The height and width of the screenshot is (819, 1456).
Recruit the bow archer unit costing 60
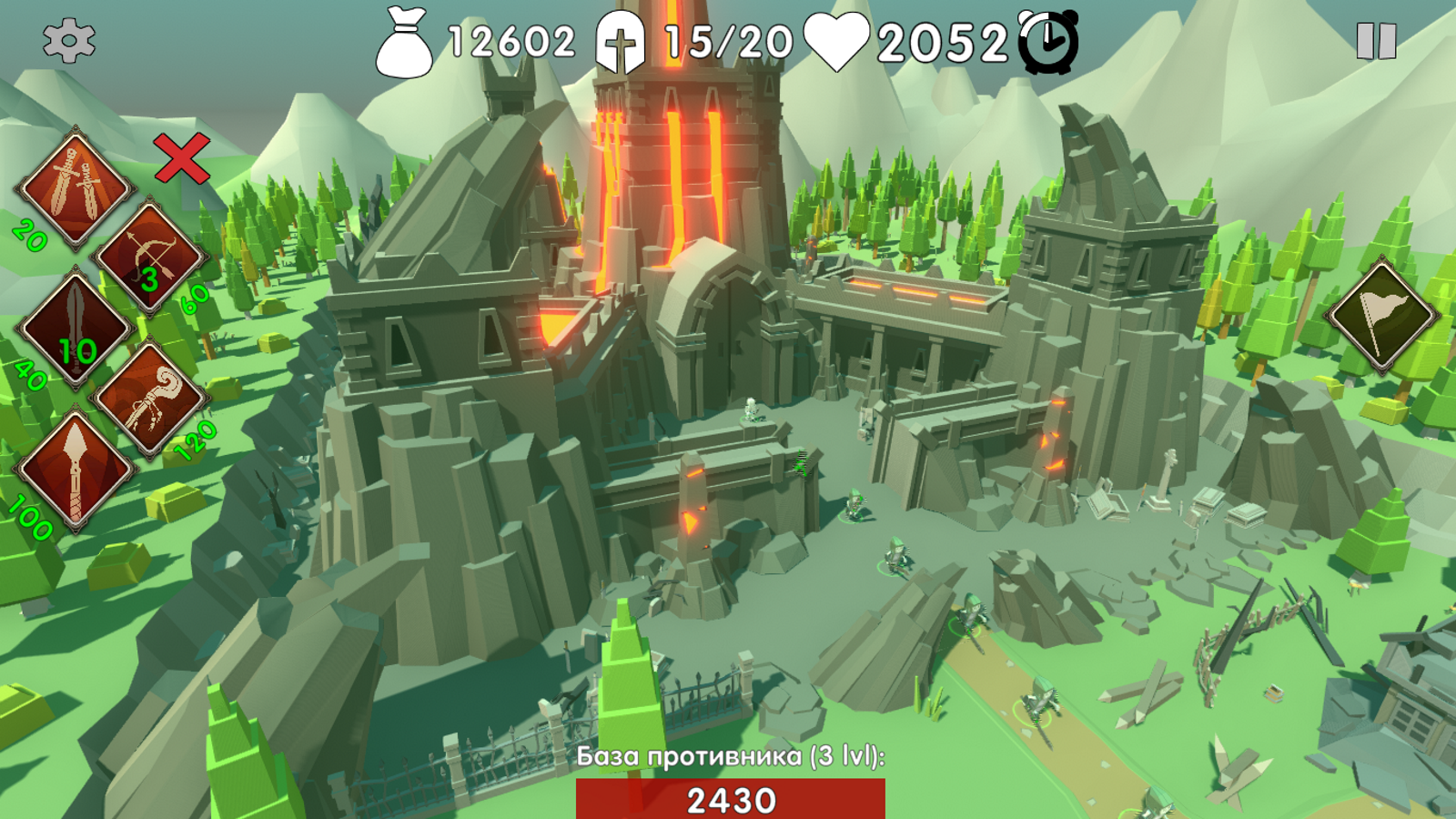pyautogui.click(x=148, y=258)
